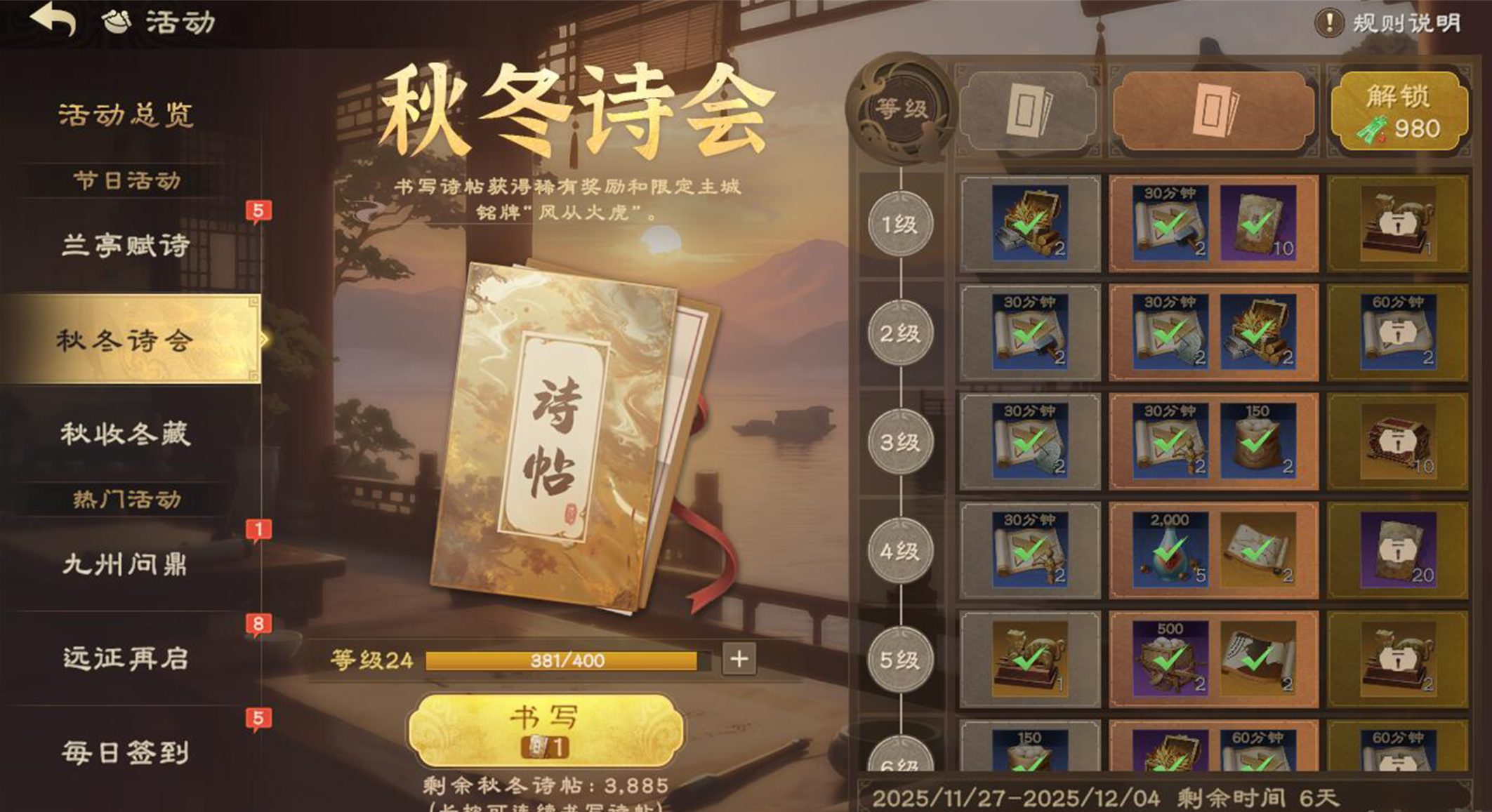This screenshot has height=812, width=1492.
Task: Switch to the 兰亭赋诗 event
Action: coord(126,246)
